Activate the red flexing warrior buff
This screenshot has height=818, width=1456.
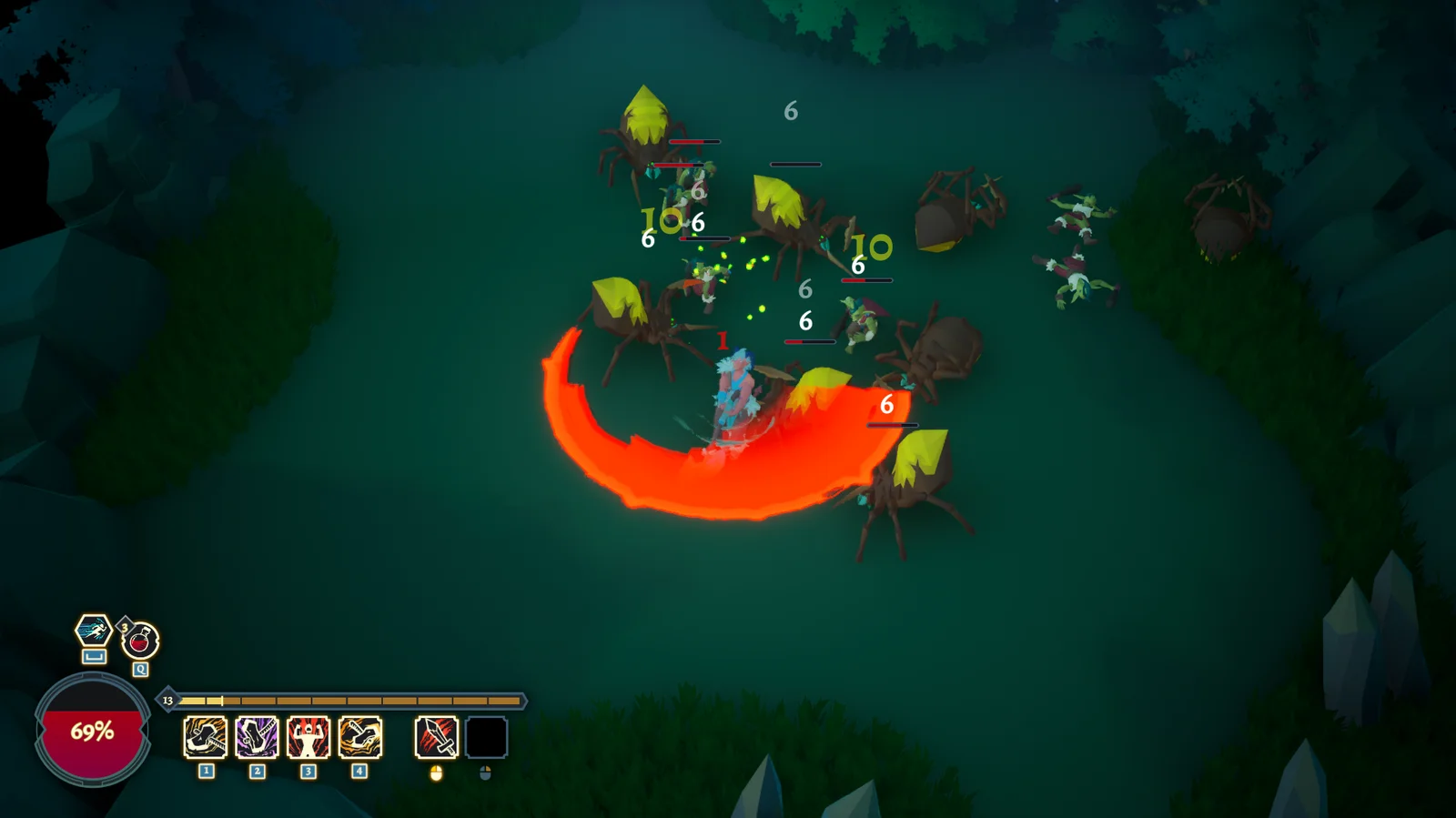[308, 737]
